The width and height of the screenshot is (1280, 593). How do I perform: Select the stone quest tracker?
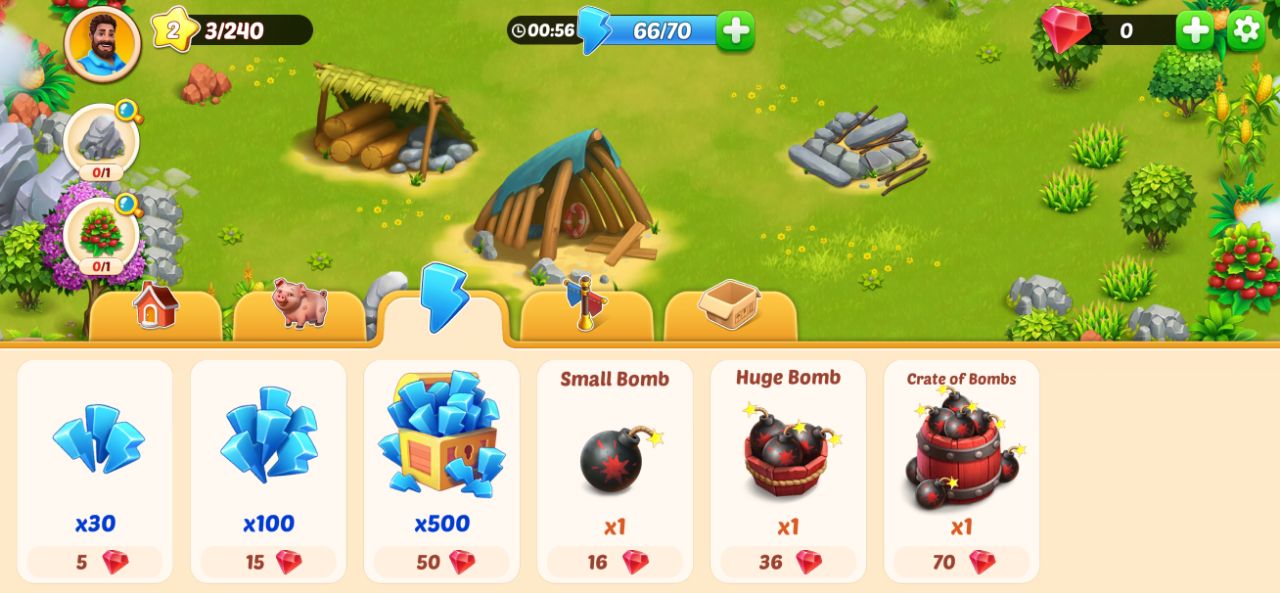point(101,141)
